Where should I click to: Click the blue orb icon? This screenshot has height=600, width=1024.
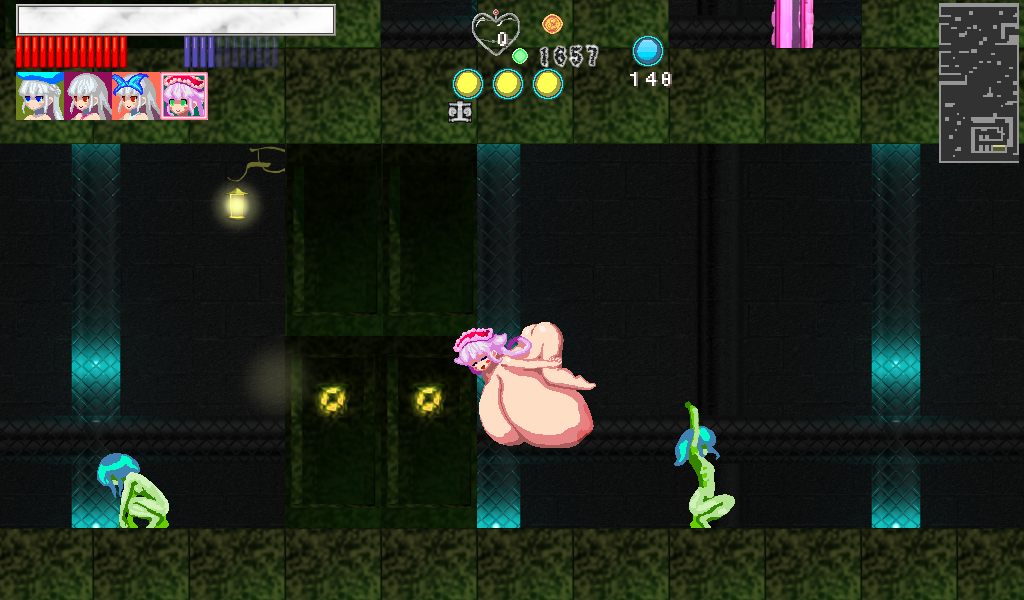click(648, 51)
